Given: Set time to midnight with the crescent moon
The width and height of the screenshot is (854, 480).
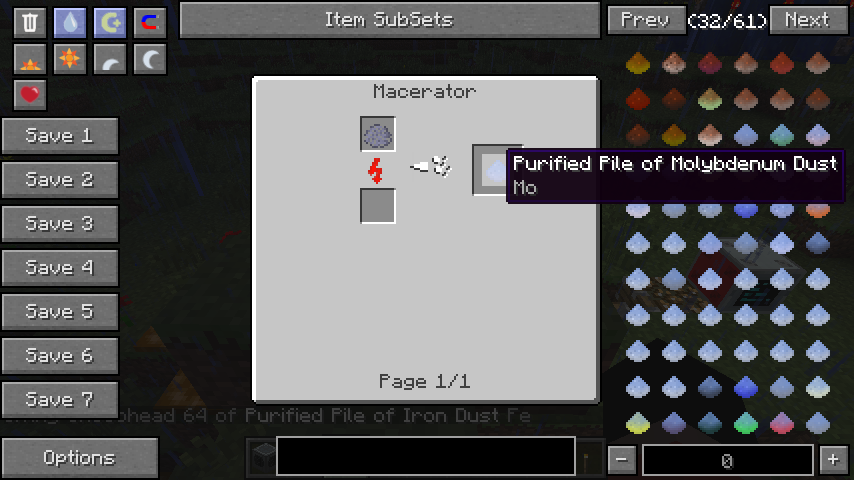Looking at the screenshot, I should click(150, 60).
